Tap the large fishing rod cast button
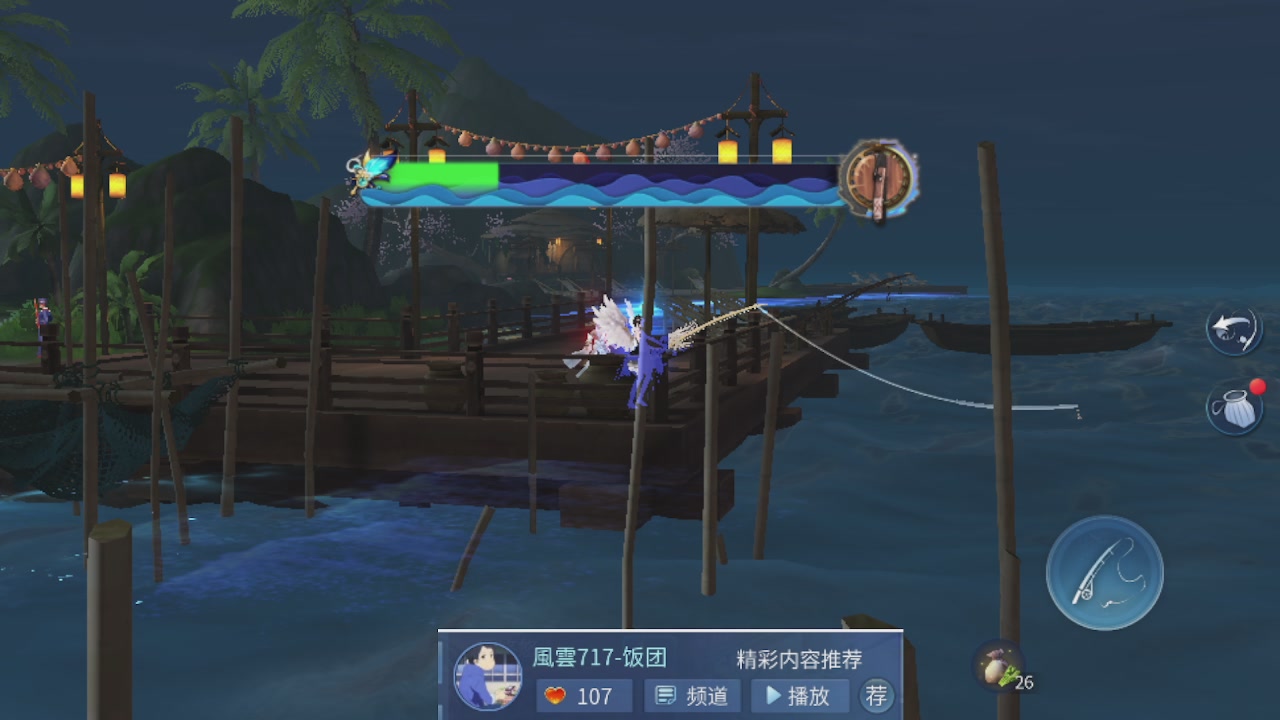This screenshot has height=720, width=1280. tap(1104, 573)
